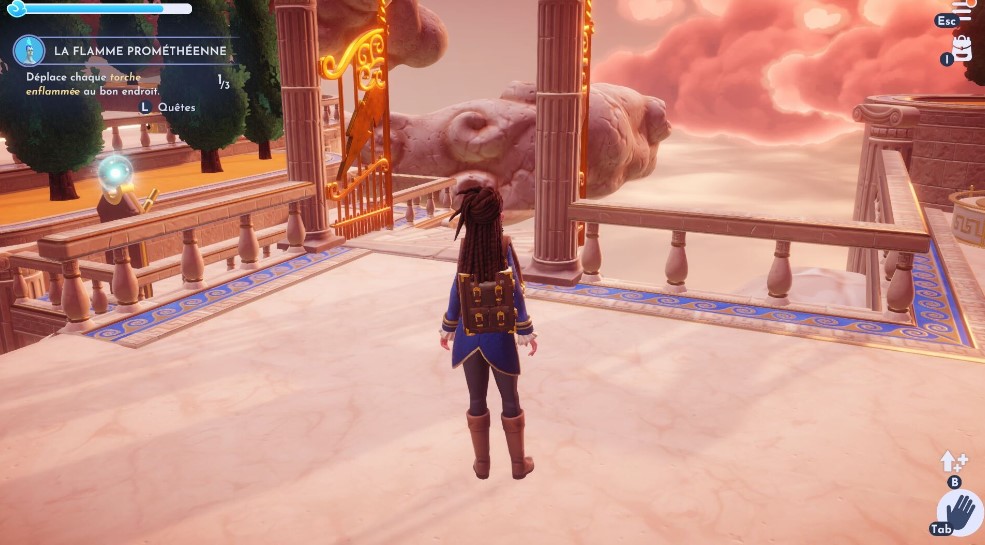
Task: Select the hand tool icon
Action: click(x=959, y=513)
